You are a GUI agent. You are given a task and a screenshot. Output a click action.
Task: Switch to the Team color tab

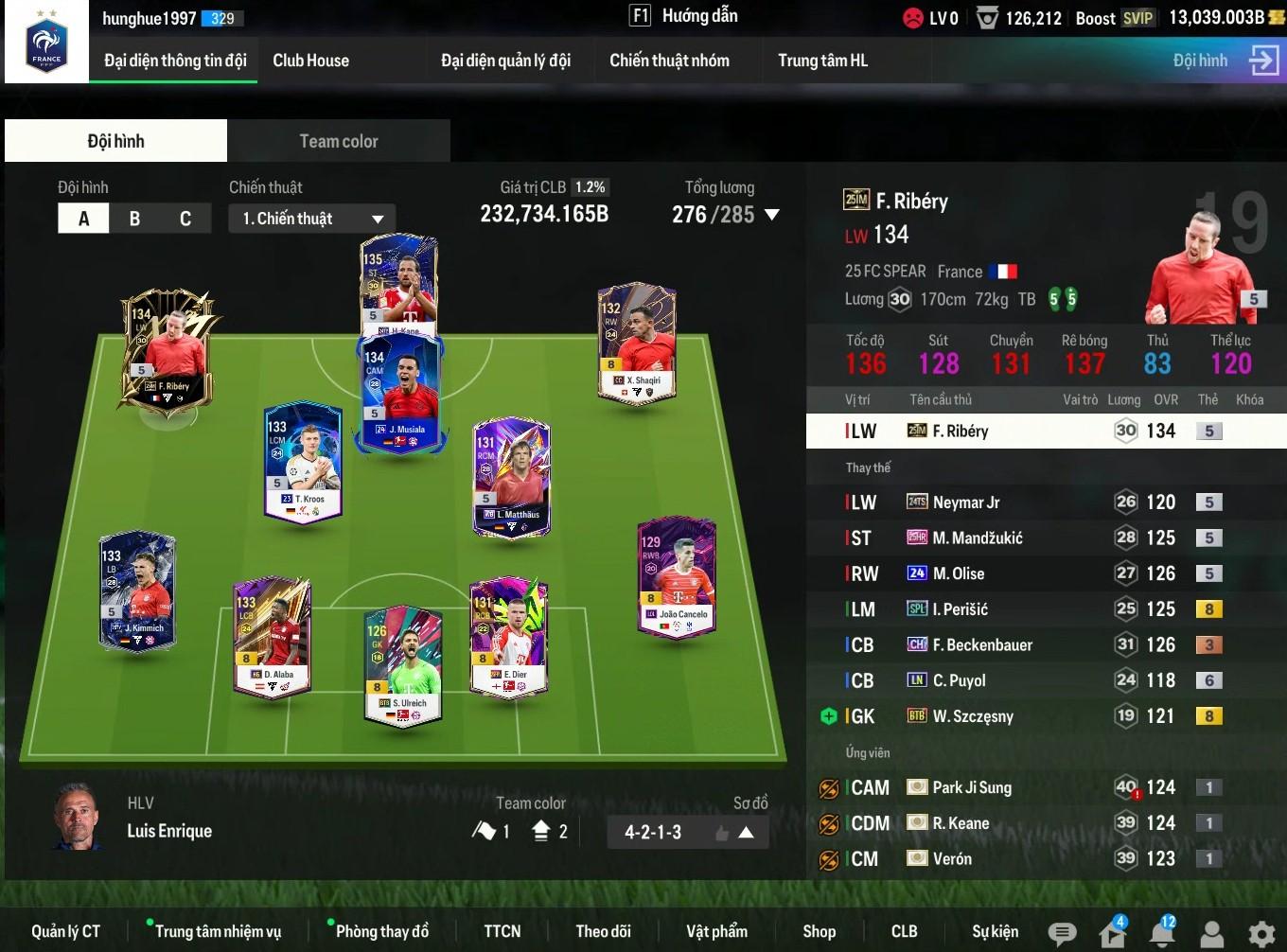click(338, 141)
